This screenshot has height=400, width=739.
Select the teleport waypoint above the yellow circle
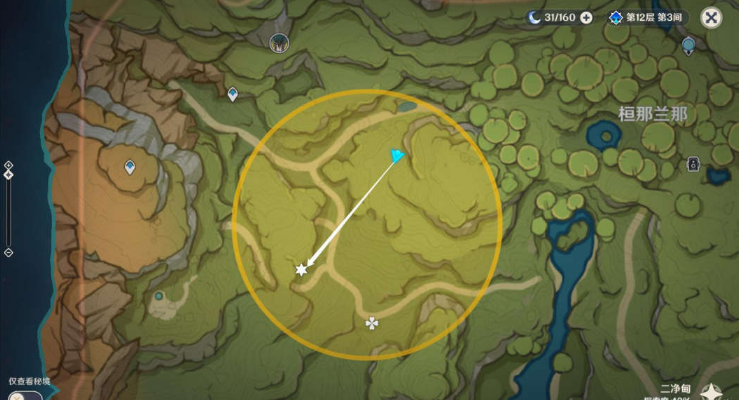pos(232,94)
